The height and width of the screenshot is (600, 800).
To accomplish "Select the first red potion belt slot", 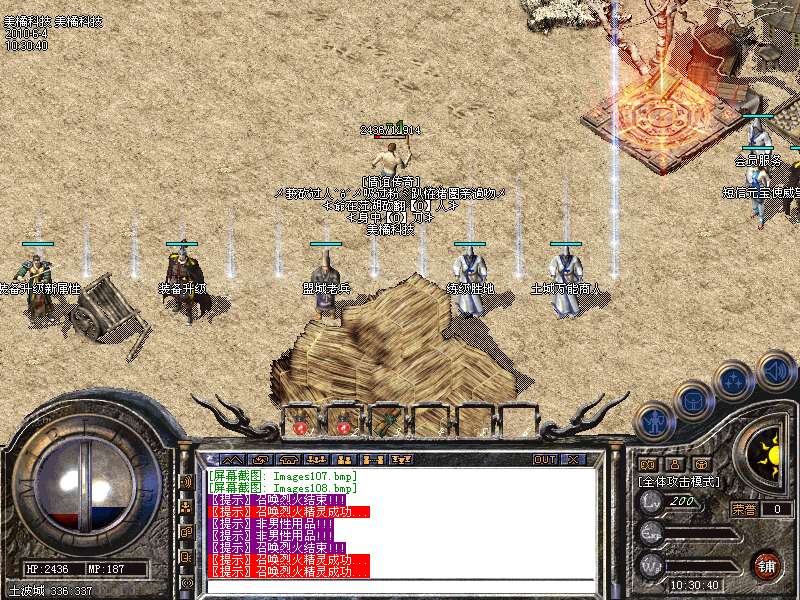I will pyautogui.click(x=300, y=423).
